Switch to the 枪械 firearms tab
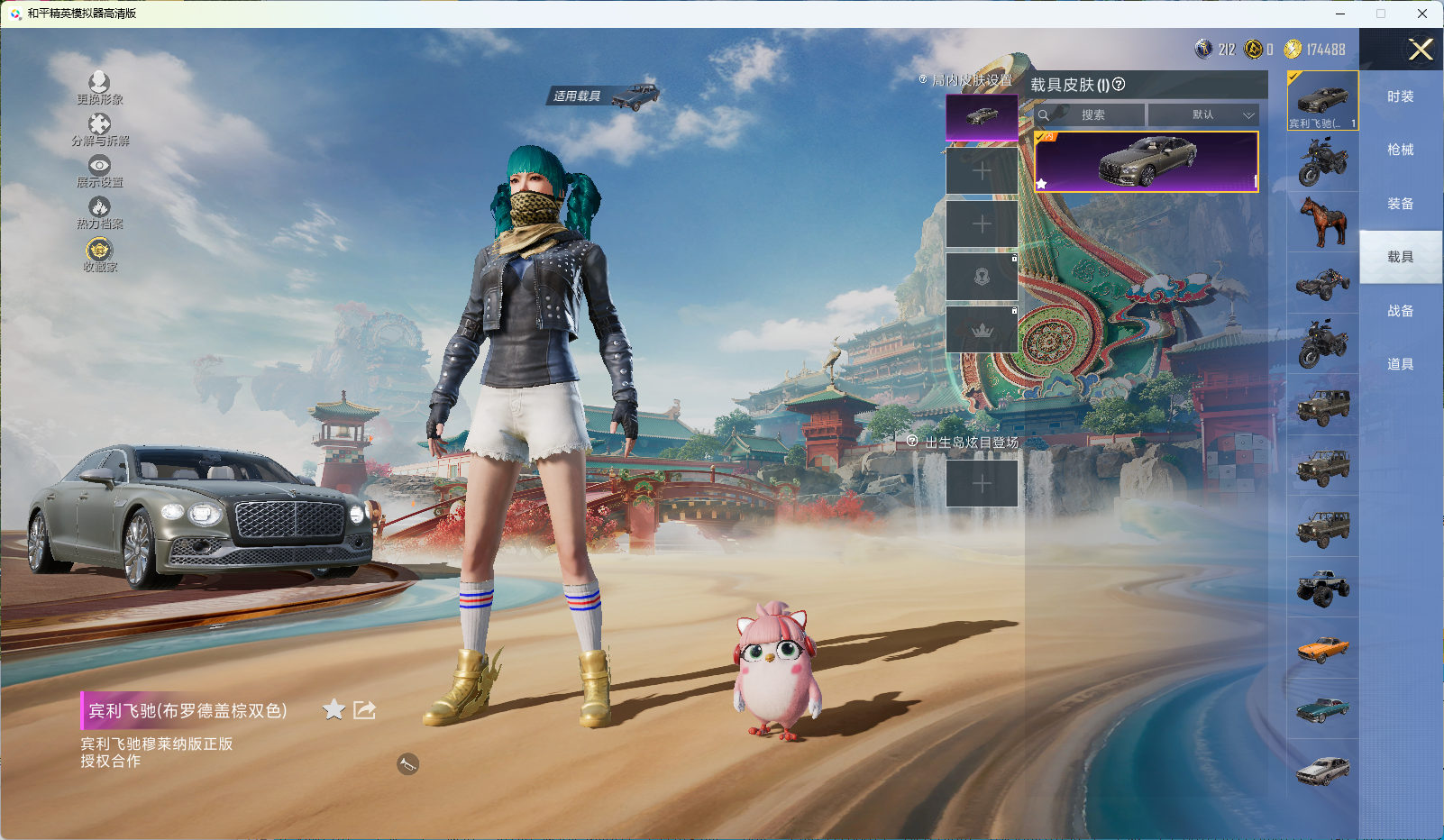1444x840 pixels. pos(1400,150)
